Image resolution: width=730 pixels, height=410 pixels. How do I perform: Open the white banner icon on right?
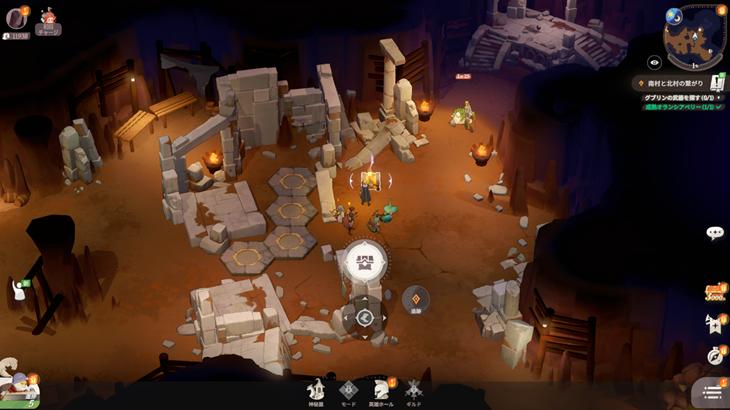[714, 322]
